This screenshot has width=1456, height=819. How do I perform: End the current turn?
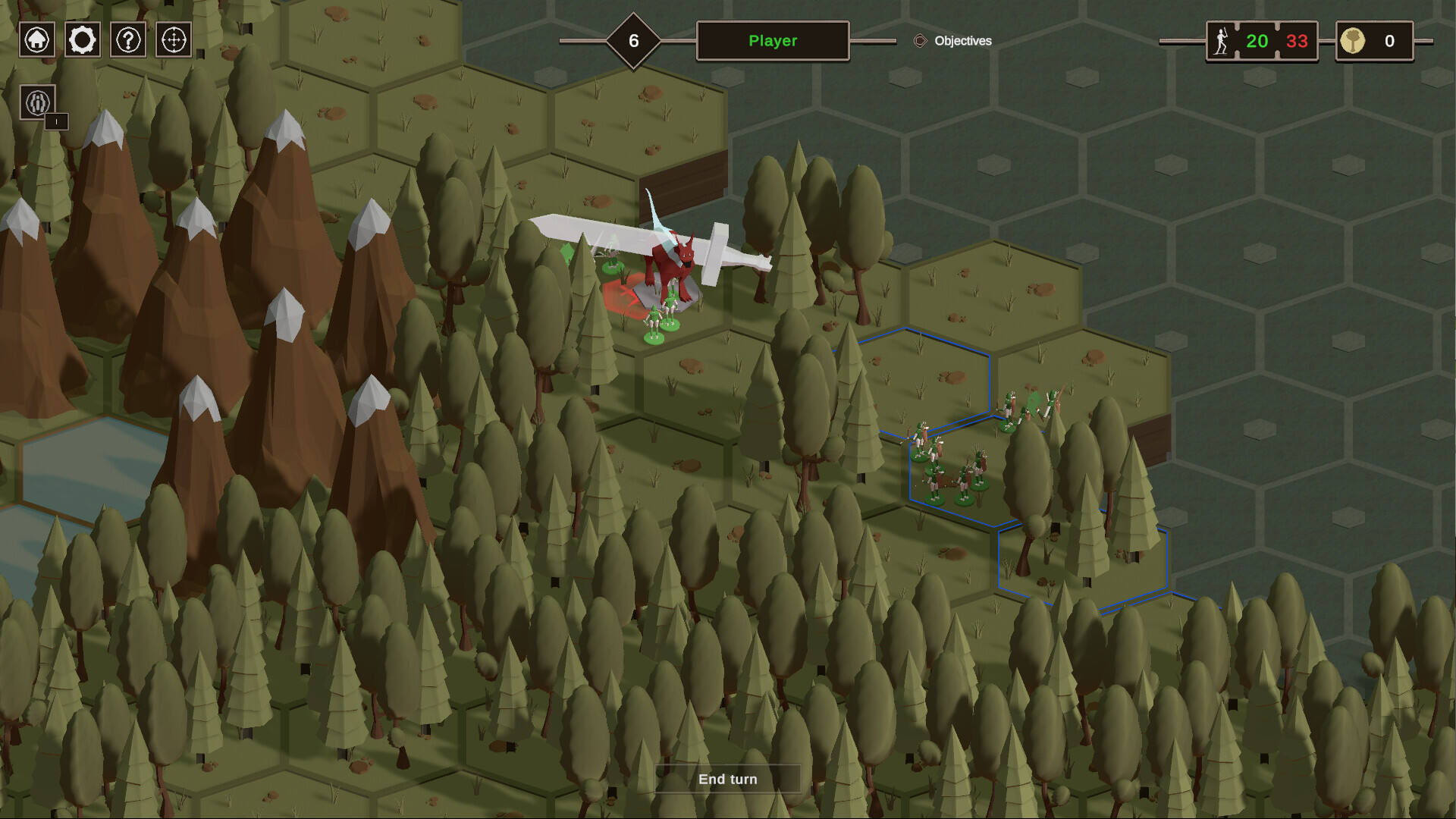point(727,779)
